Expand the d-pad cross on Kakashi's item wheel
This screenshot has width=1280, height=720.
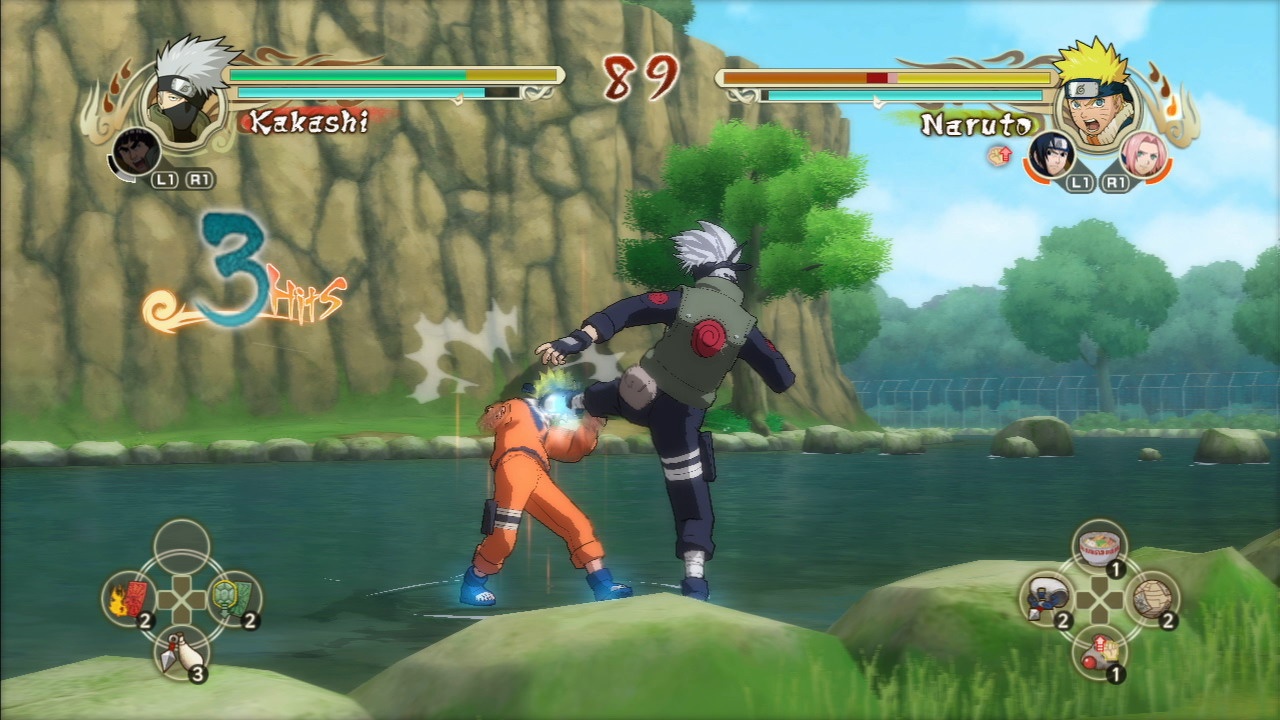coord(182,600)
